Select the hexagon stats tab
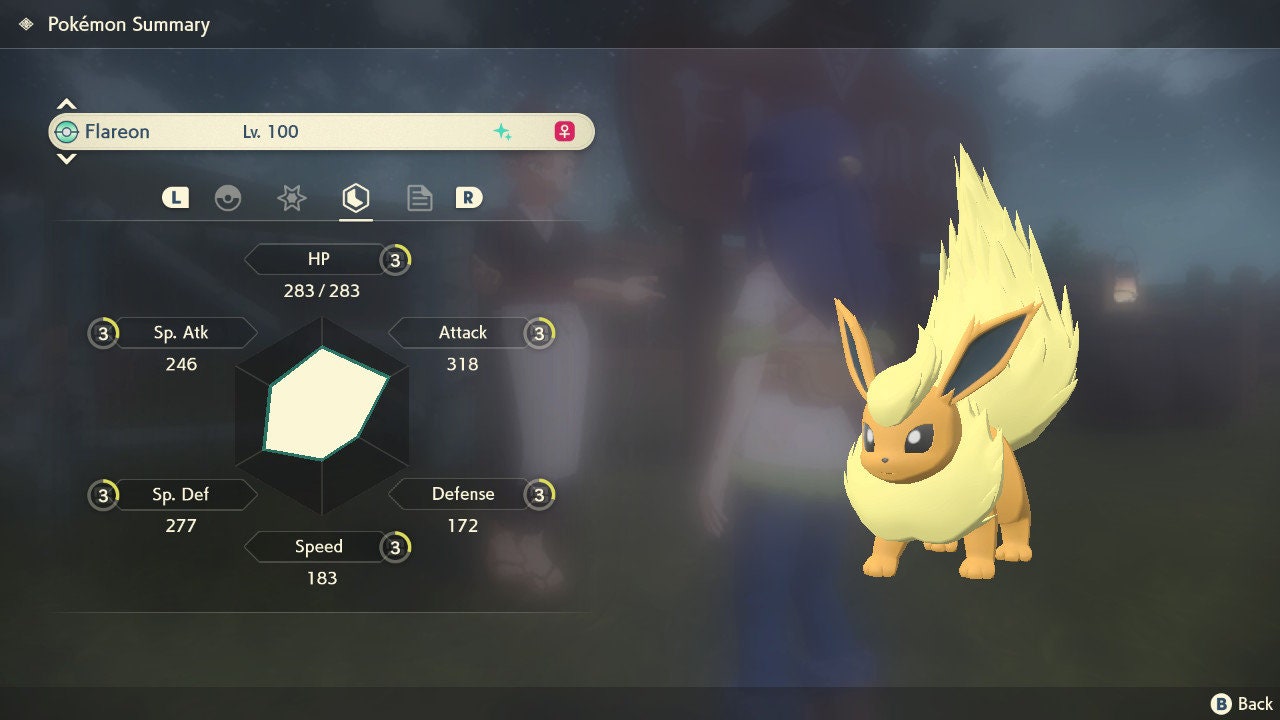The image size is (1280, 720). (355, 198)
